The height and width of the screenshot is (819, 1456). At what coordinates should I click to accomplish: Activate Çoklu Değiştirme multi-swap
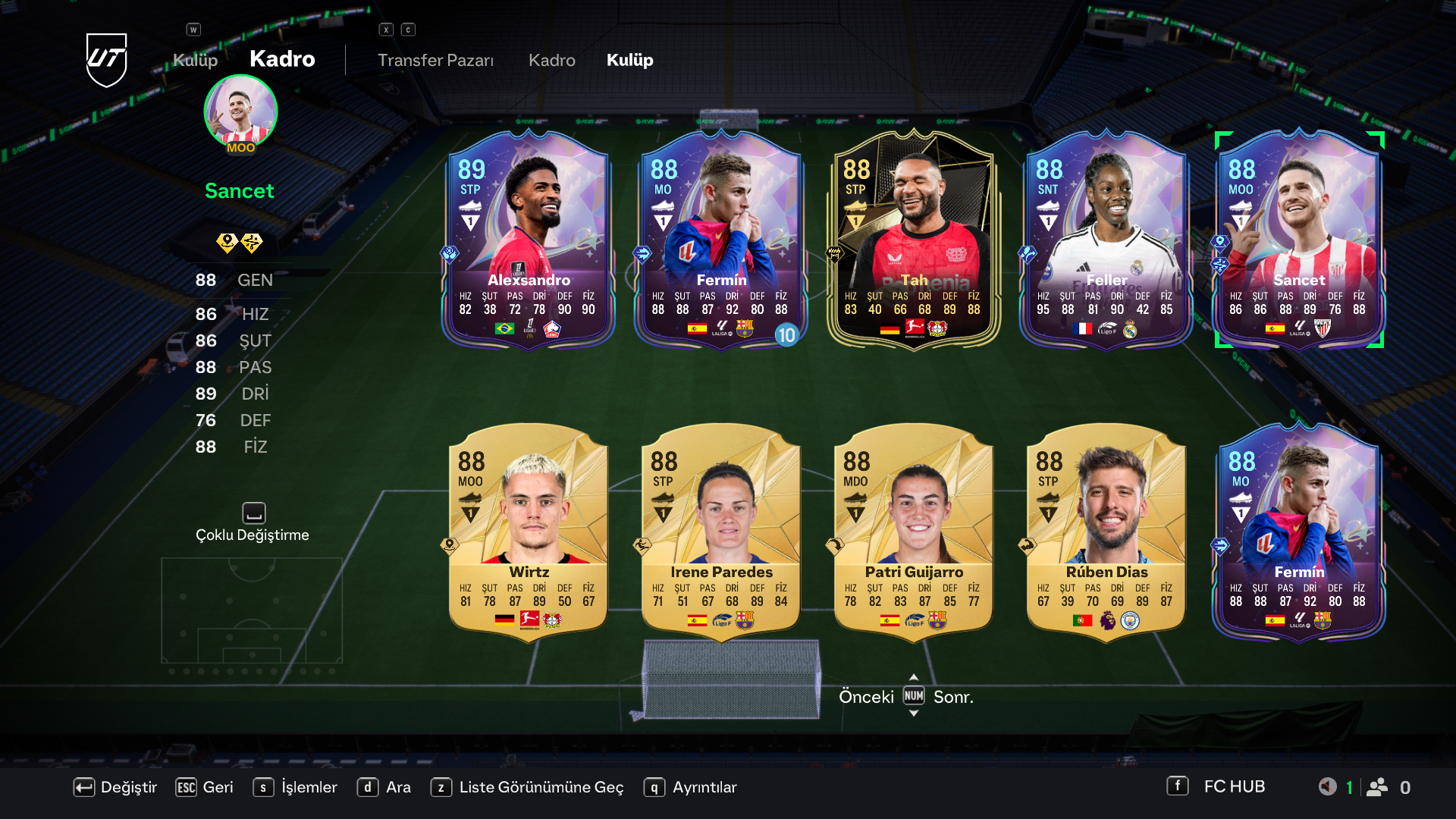click(x=253, y=522)
